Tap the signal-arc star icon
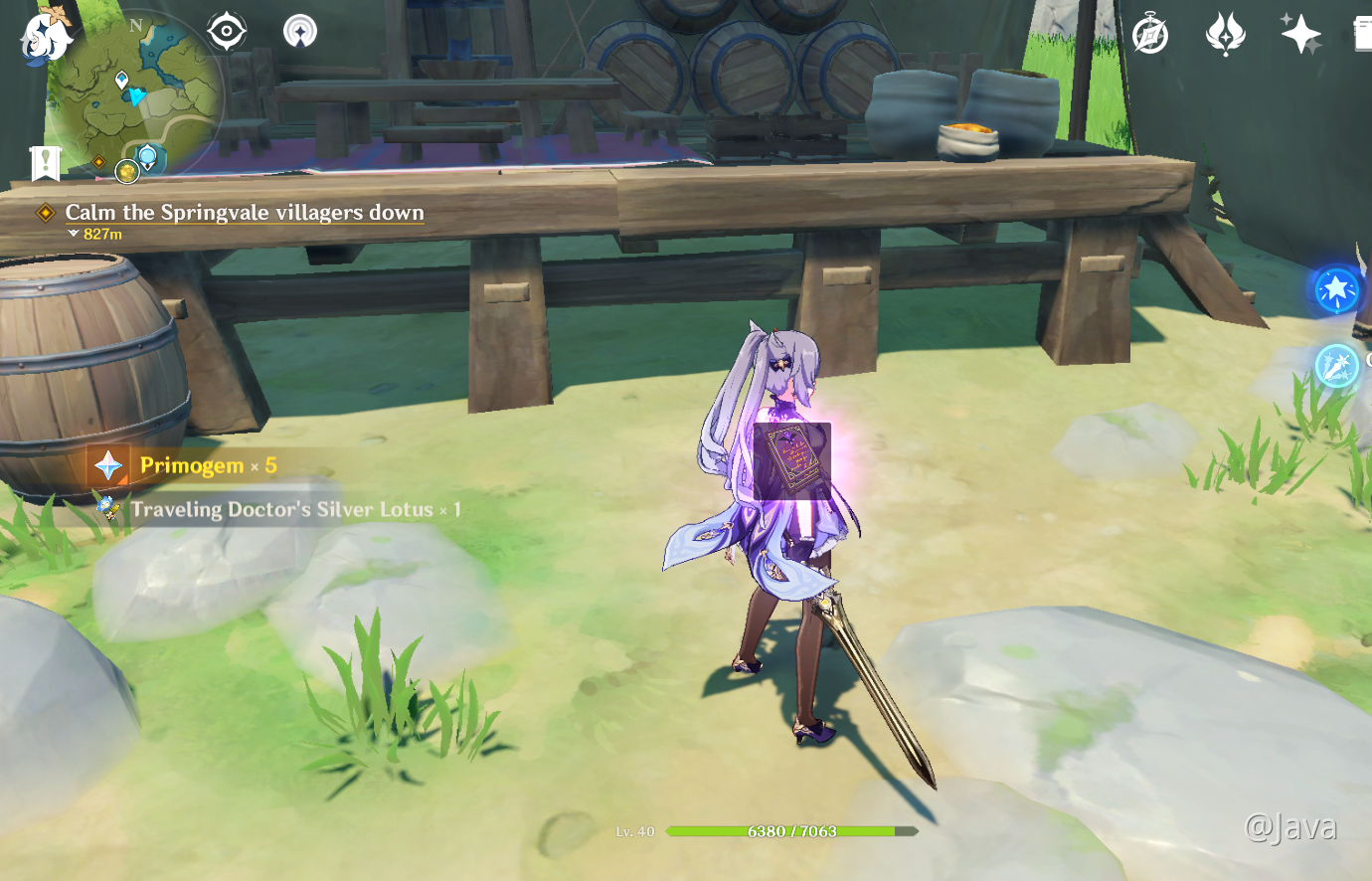Image resolution: width=1372 pixels, height=881 pixels. click(x=299, y=32)
